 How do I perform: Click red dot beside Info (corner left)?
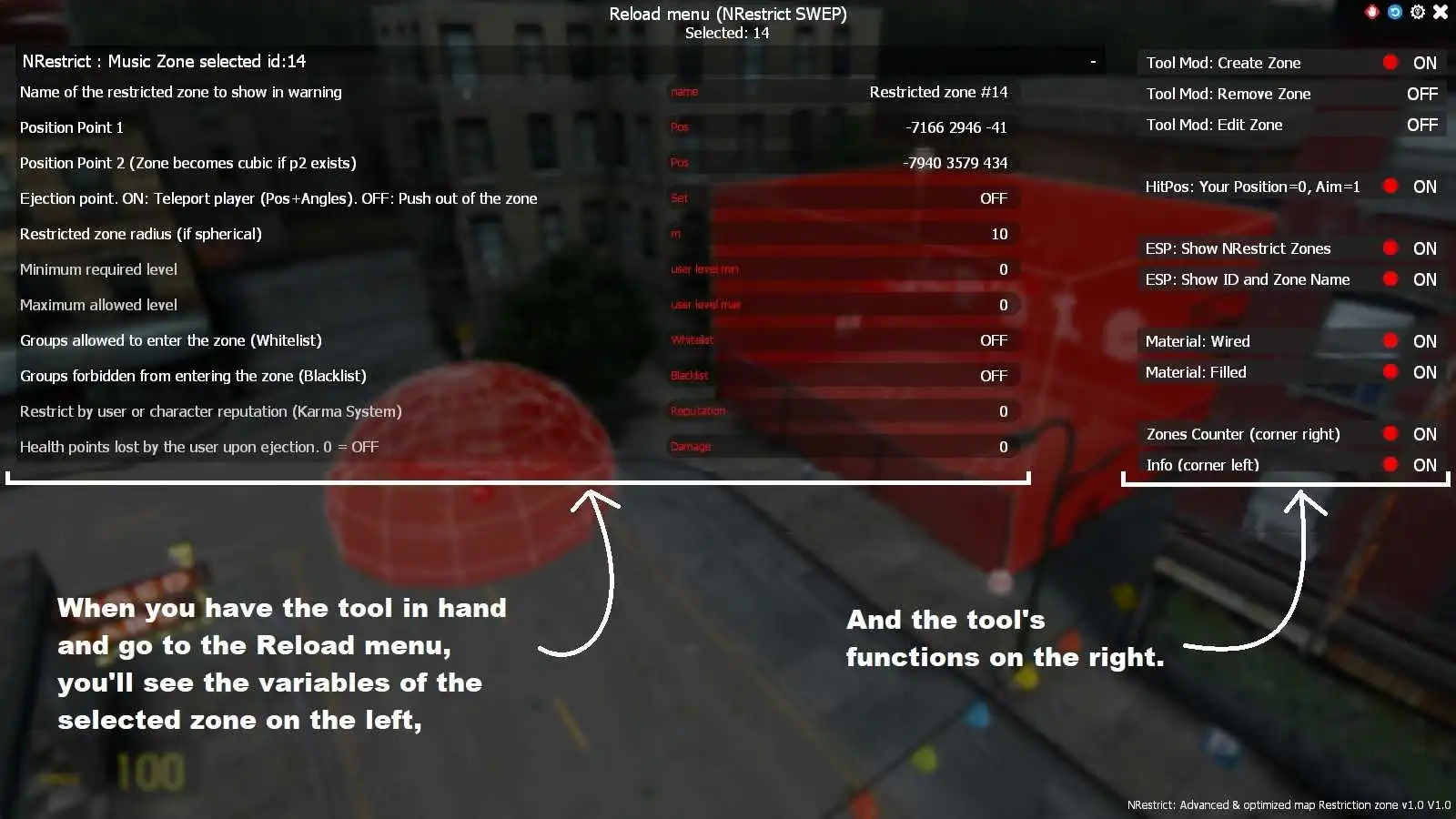pyautogui.click(x=1390, y=464)
